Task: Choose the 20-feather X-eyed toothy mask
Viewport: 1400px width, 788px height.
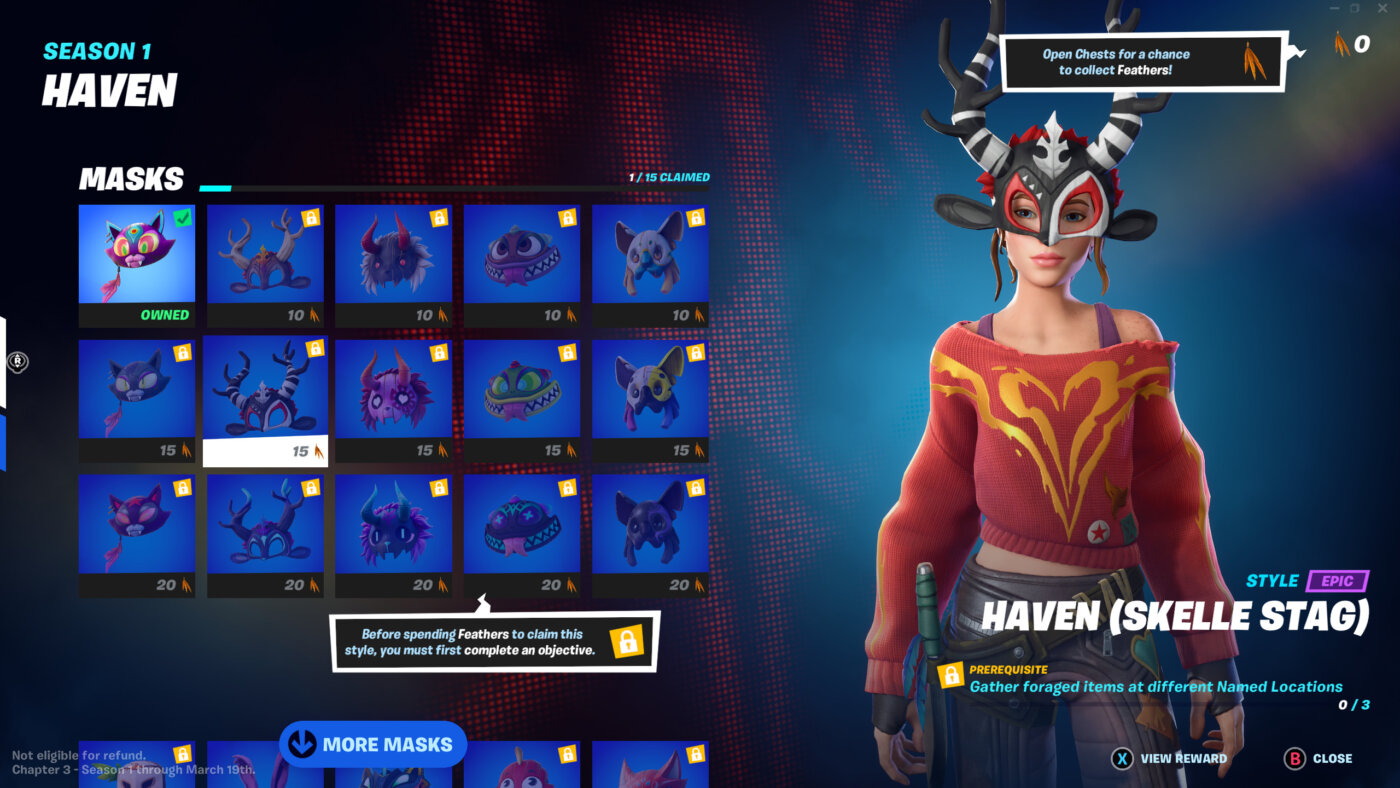Action: 521,525
